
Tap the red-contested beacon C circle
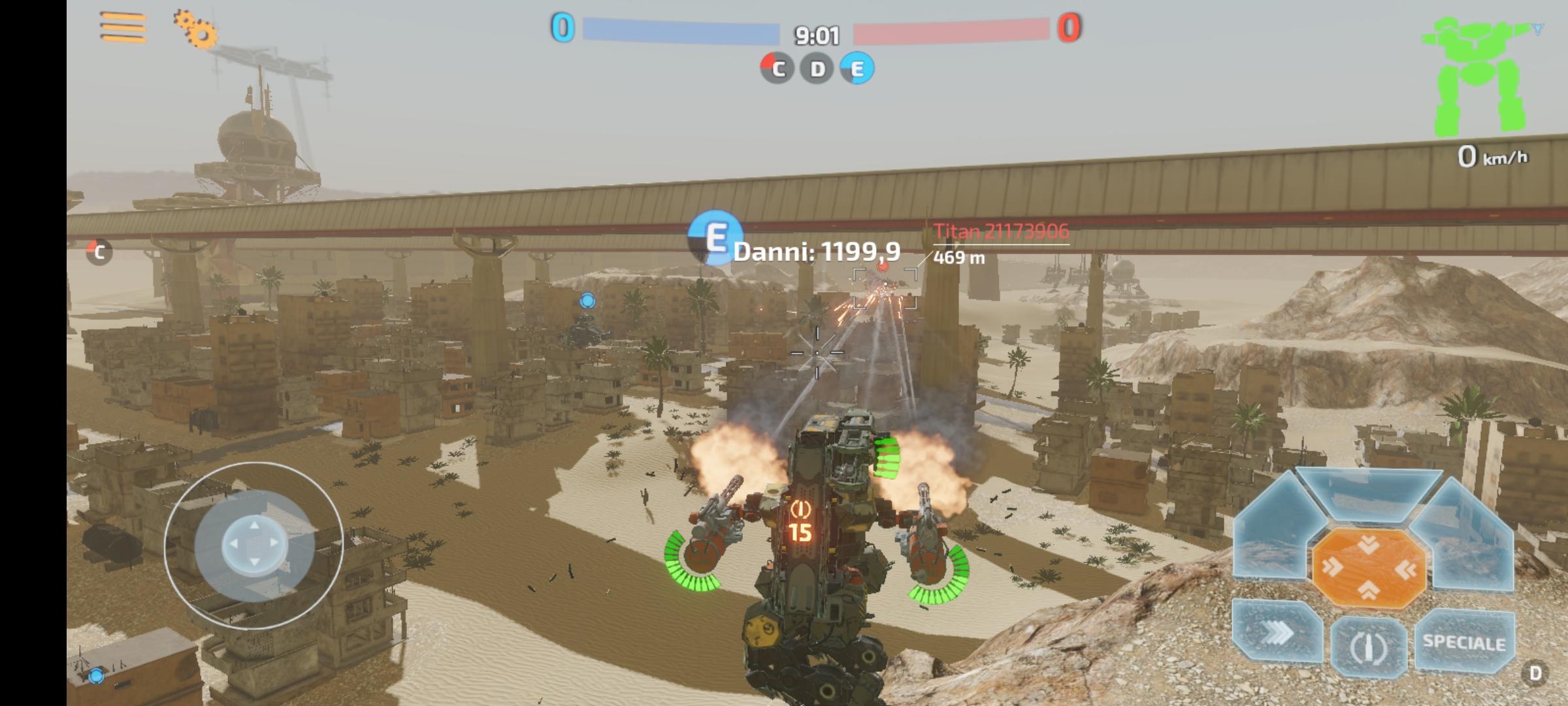click(777, 68)
